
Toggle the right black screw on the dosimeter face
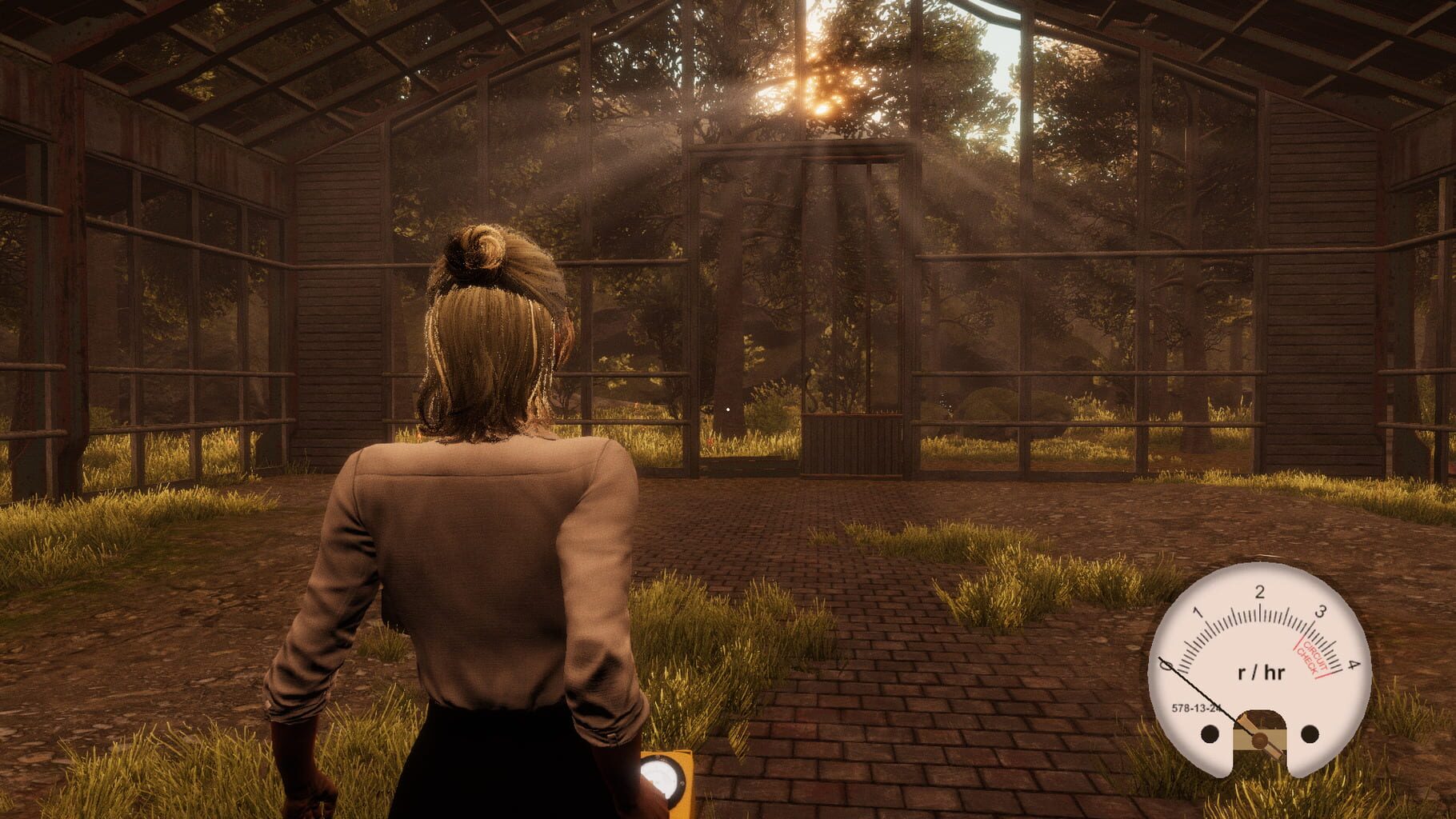tap(1310, 734)
